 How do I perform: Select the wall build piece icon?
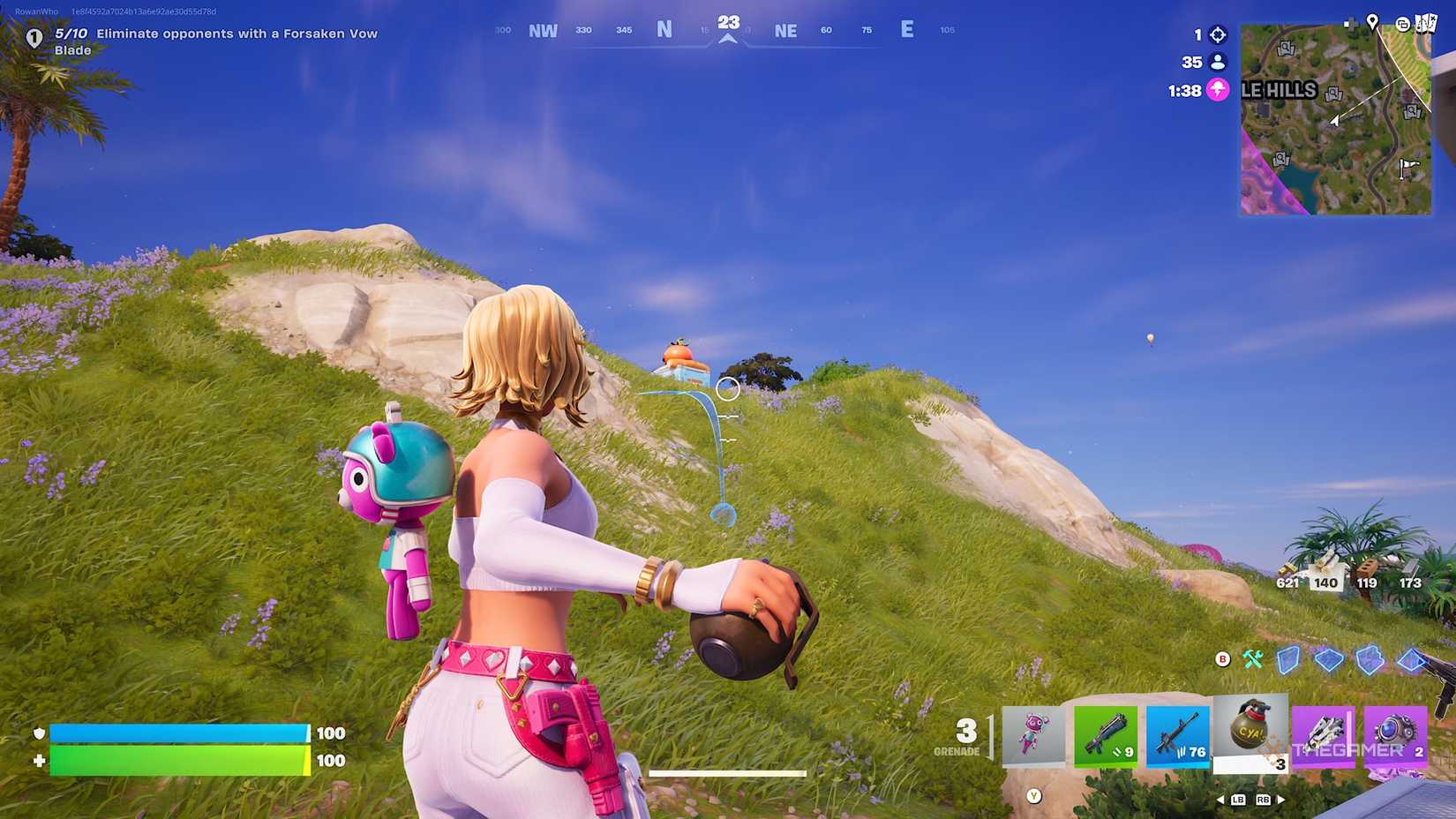[1288, 658]
